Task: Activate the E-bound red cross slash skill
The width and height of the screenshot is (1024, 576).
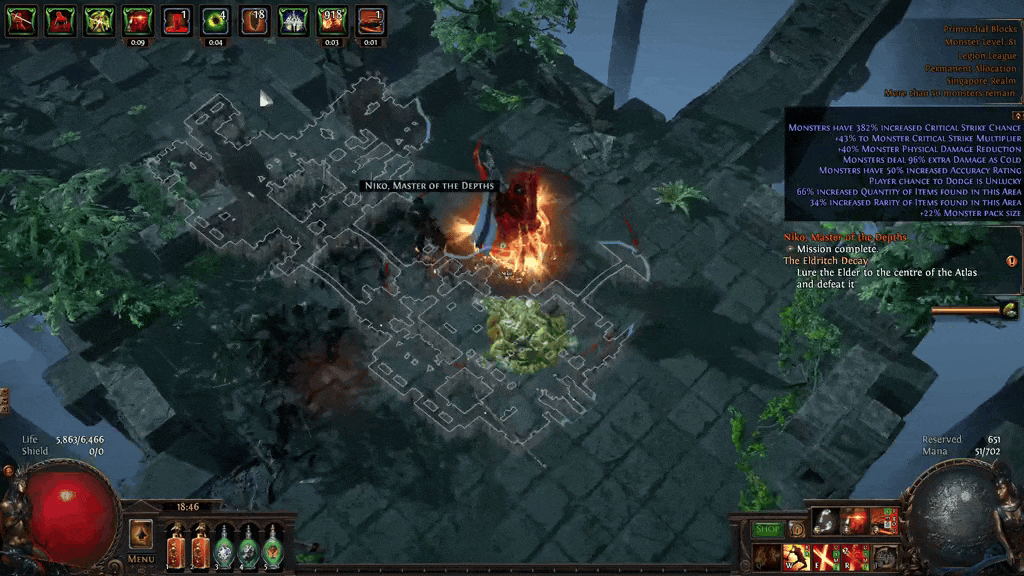Action: pyautogui.click(x=826, y=557)
